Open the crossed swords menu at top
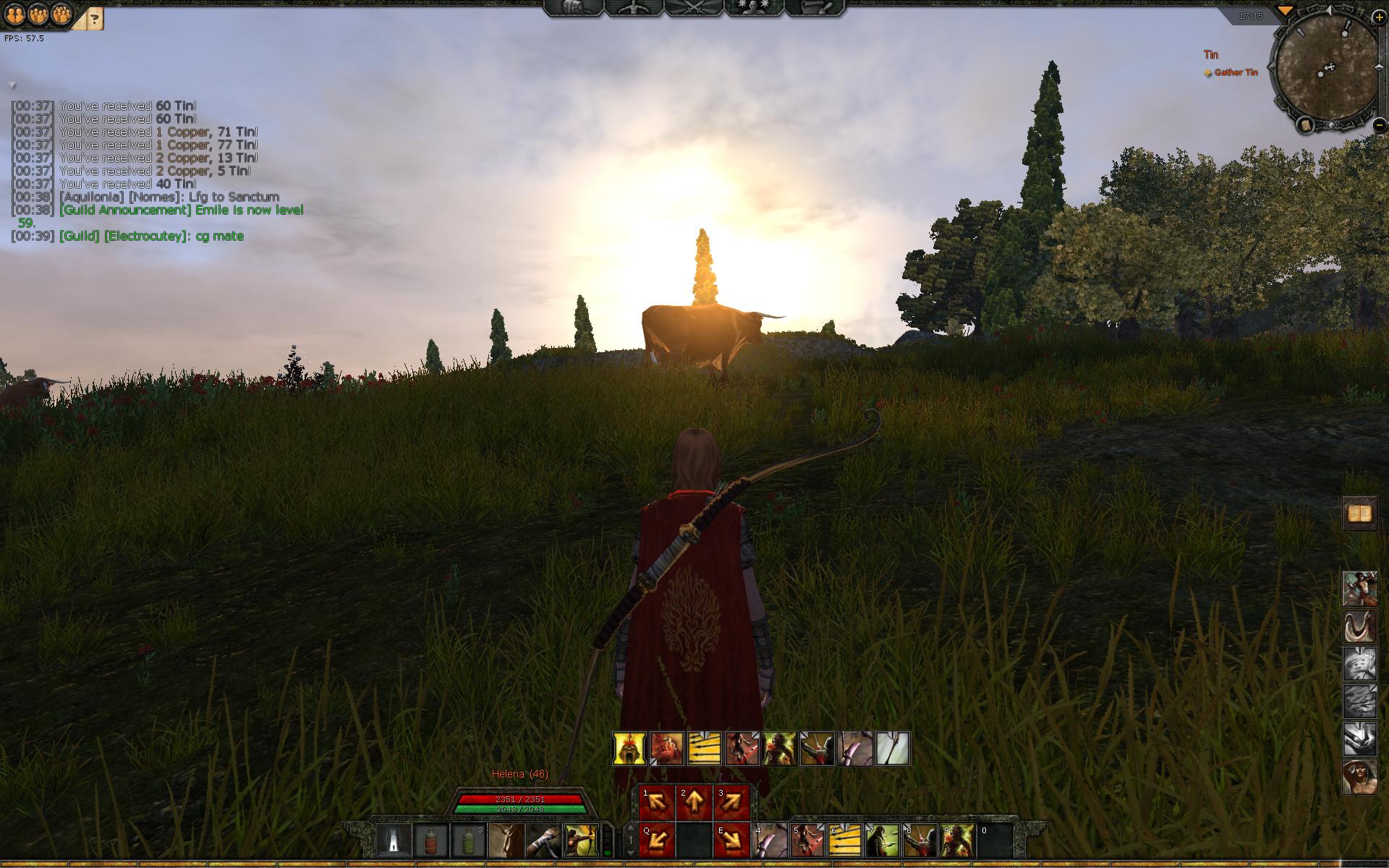1389x868 pixels. click(694, 8)
